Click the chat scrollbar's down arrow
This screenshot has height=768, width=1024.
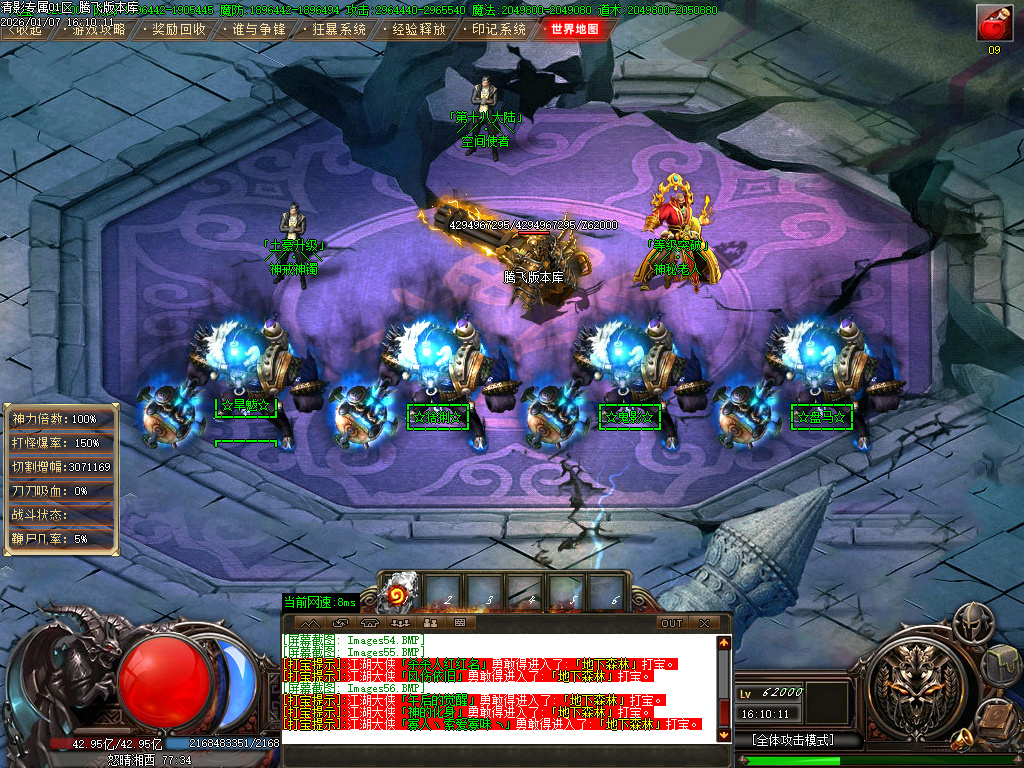tap(725, 735)
